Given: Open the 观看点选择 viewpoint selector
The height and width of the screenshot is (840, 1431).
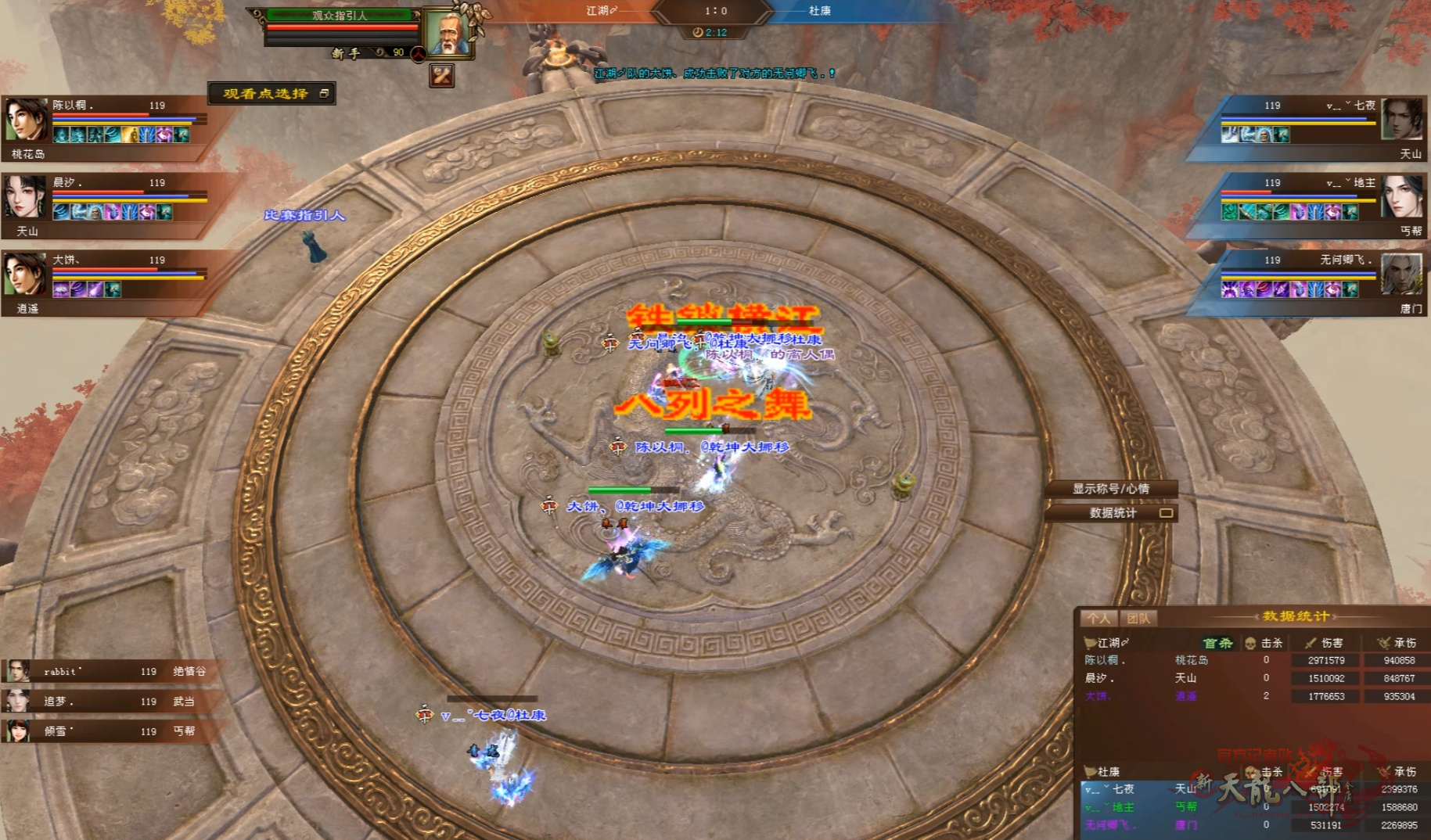Looking at the screenshot, I should click(x=271, y=93).
